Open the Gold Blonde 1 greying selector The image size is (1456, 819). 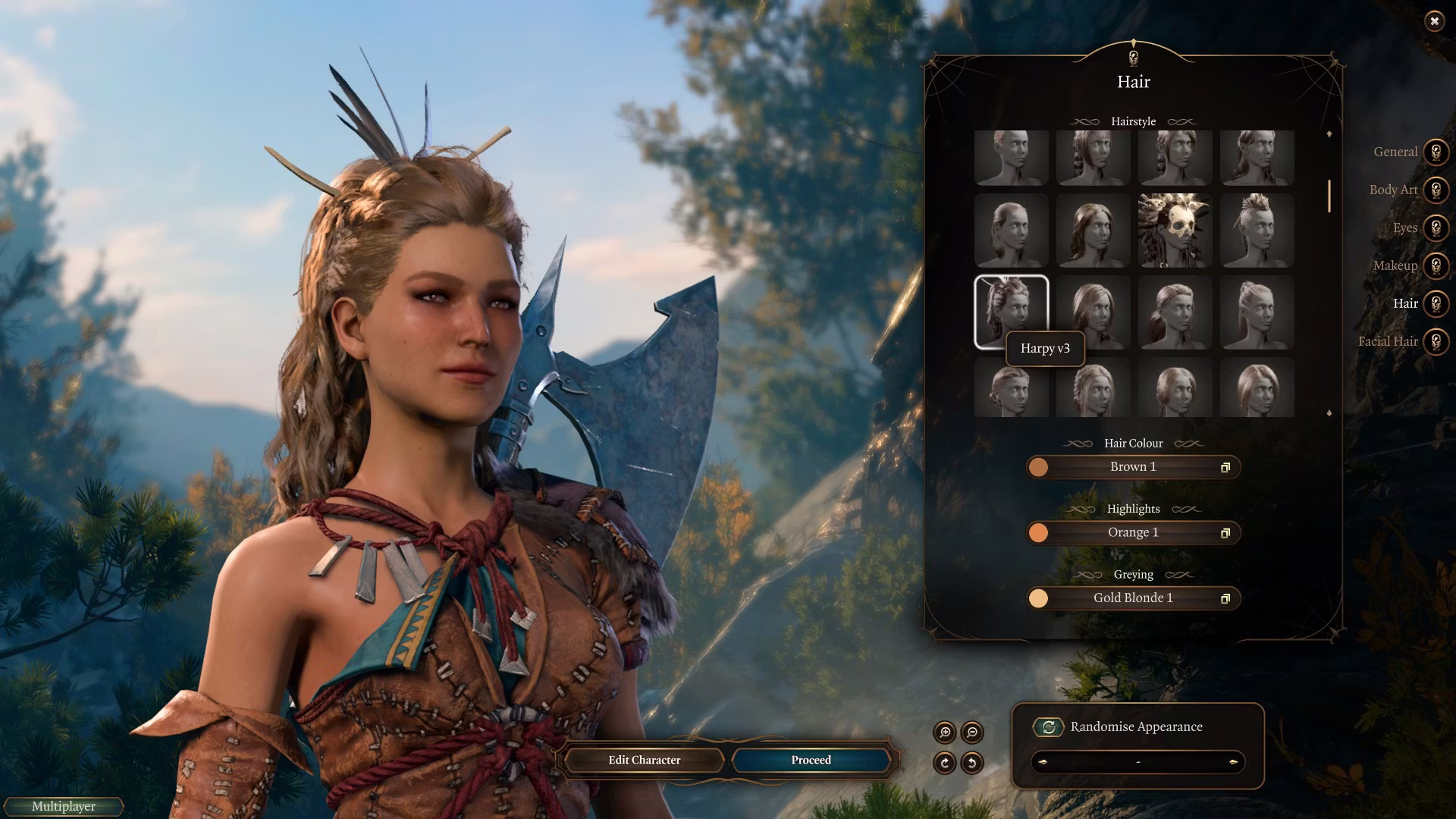coord(1133,598)
